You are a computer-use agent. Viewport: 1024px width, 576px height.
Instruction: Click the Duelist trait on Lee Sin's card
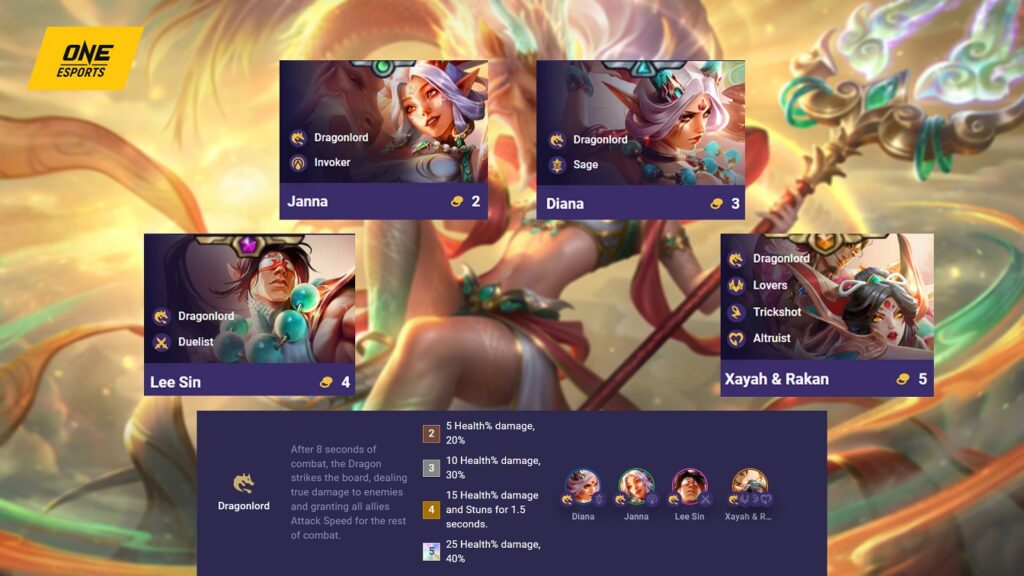tap(195, 342)
